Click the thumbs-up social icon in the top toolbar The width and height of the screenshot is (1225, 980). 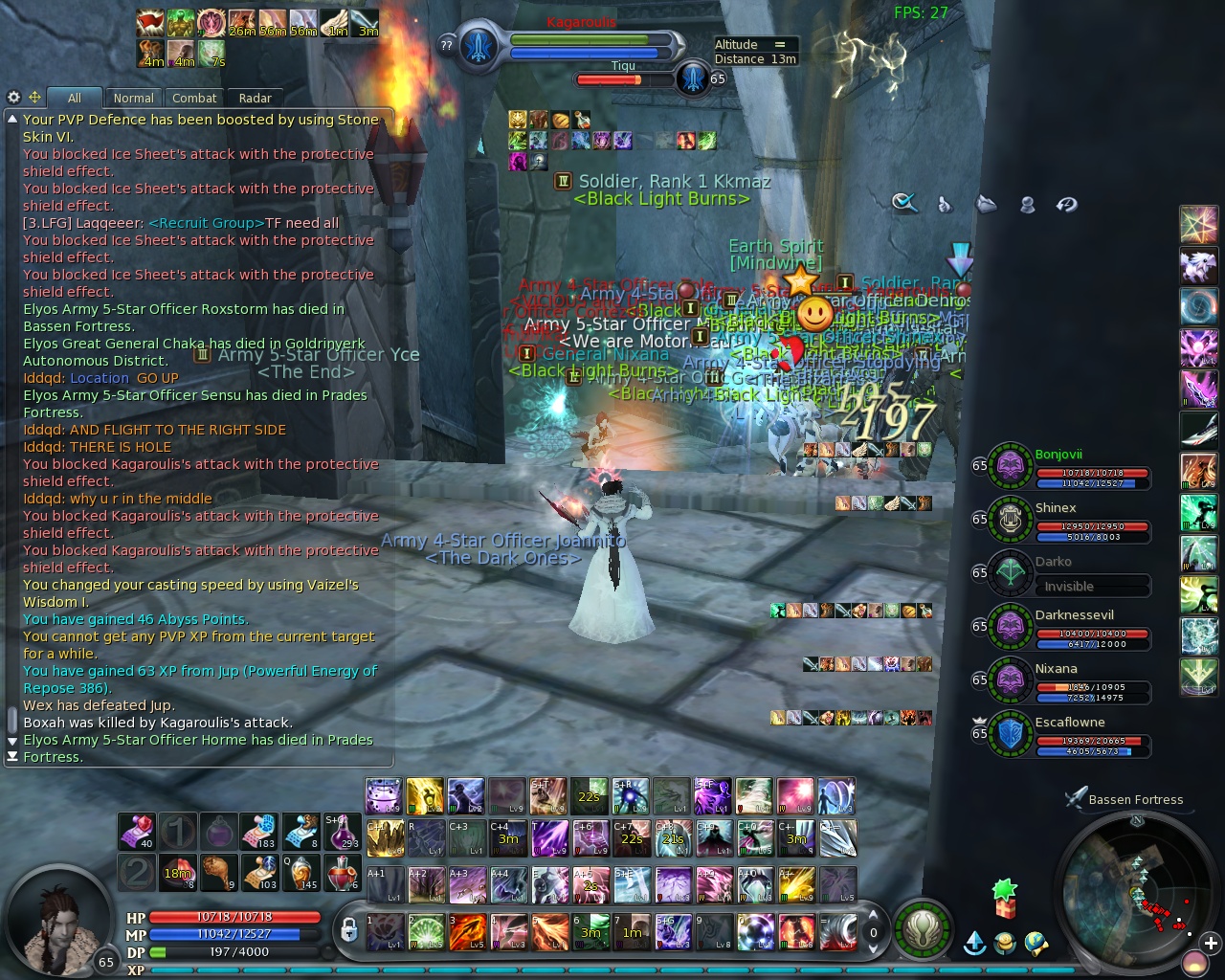[945, 204]
